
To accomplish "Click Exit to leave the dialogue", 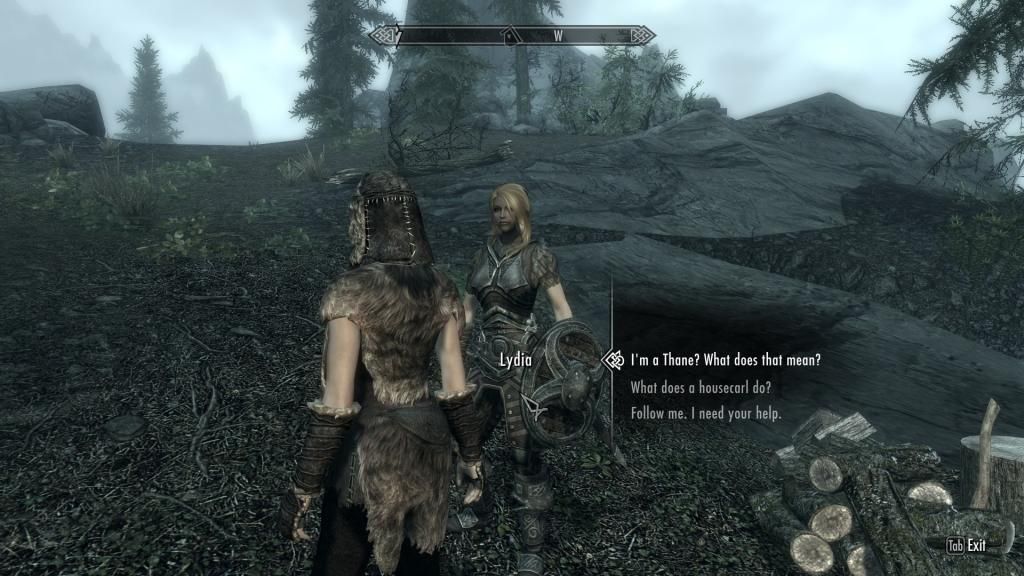I will point(969,546).
